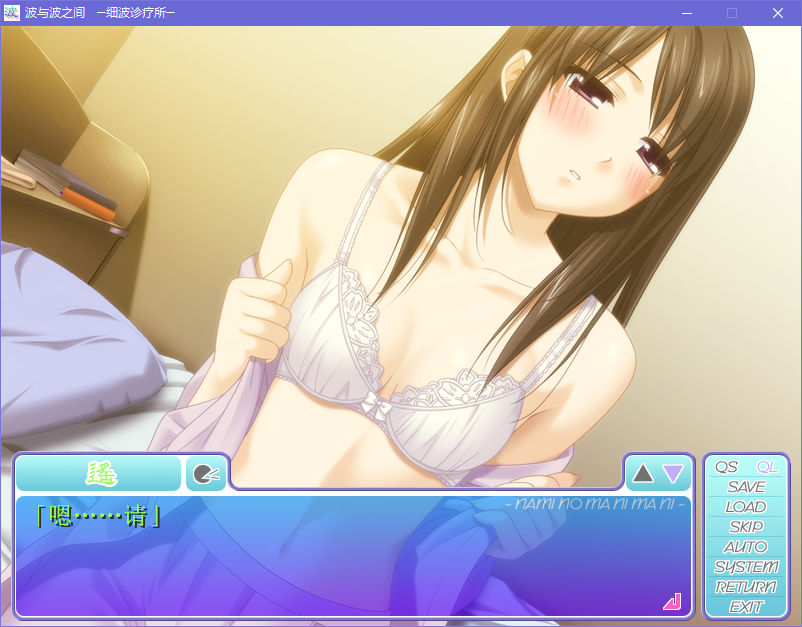Replay the voice line with the speaker icon
The width and height of the screenshot is (802, 627).
point(205,473)
